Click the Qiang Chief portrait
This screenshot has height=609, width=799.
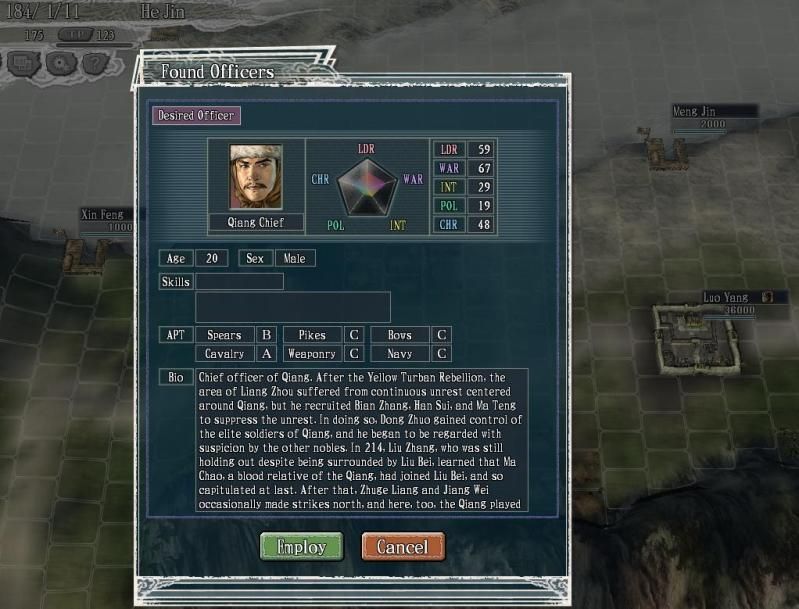coord(256,178)
